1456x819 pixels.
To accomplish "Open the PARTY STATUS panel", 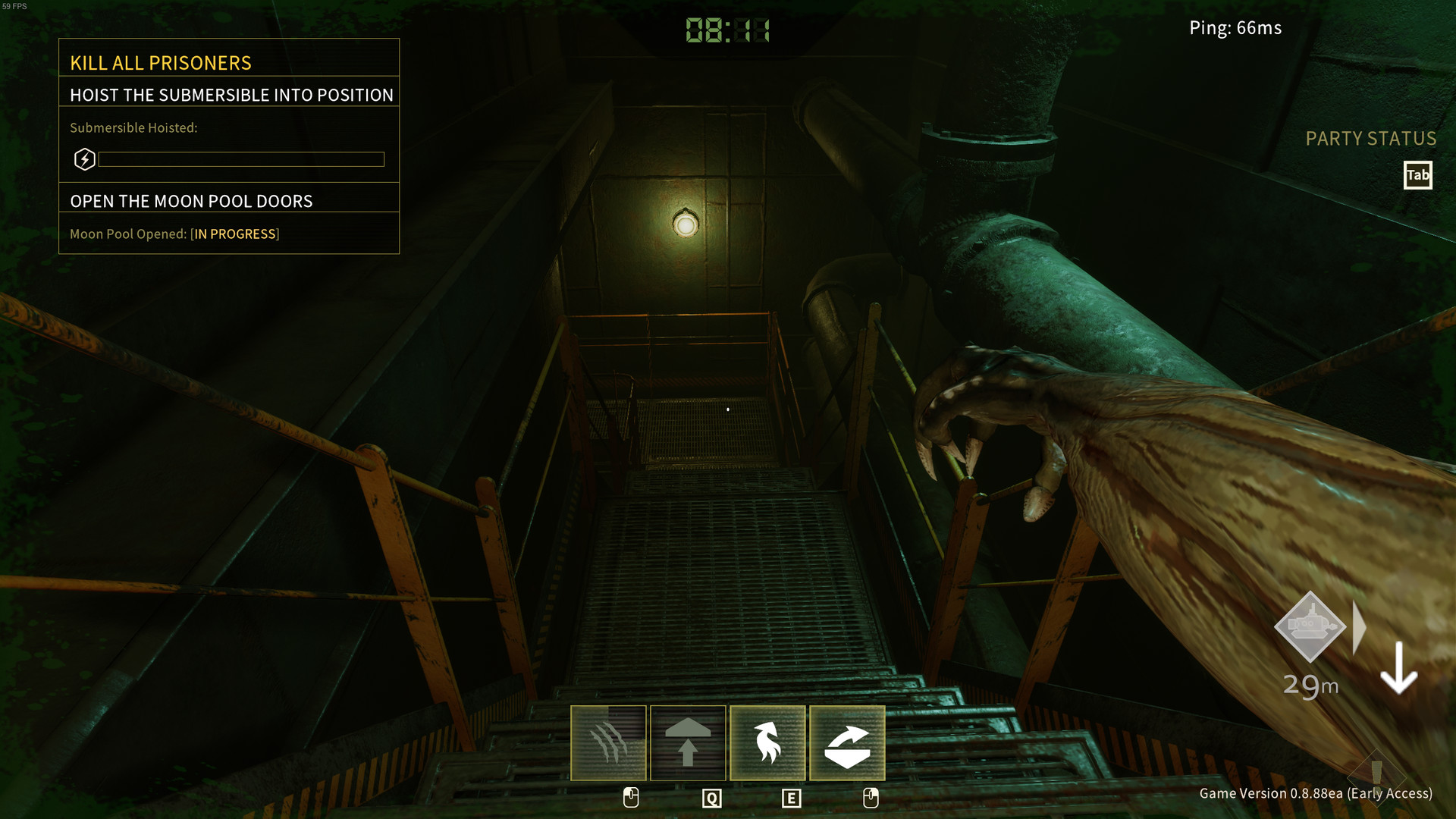I will click(x=1370, y=139).
